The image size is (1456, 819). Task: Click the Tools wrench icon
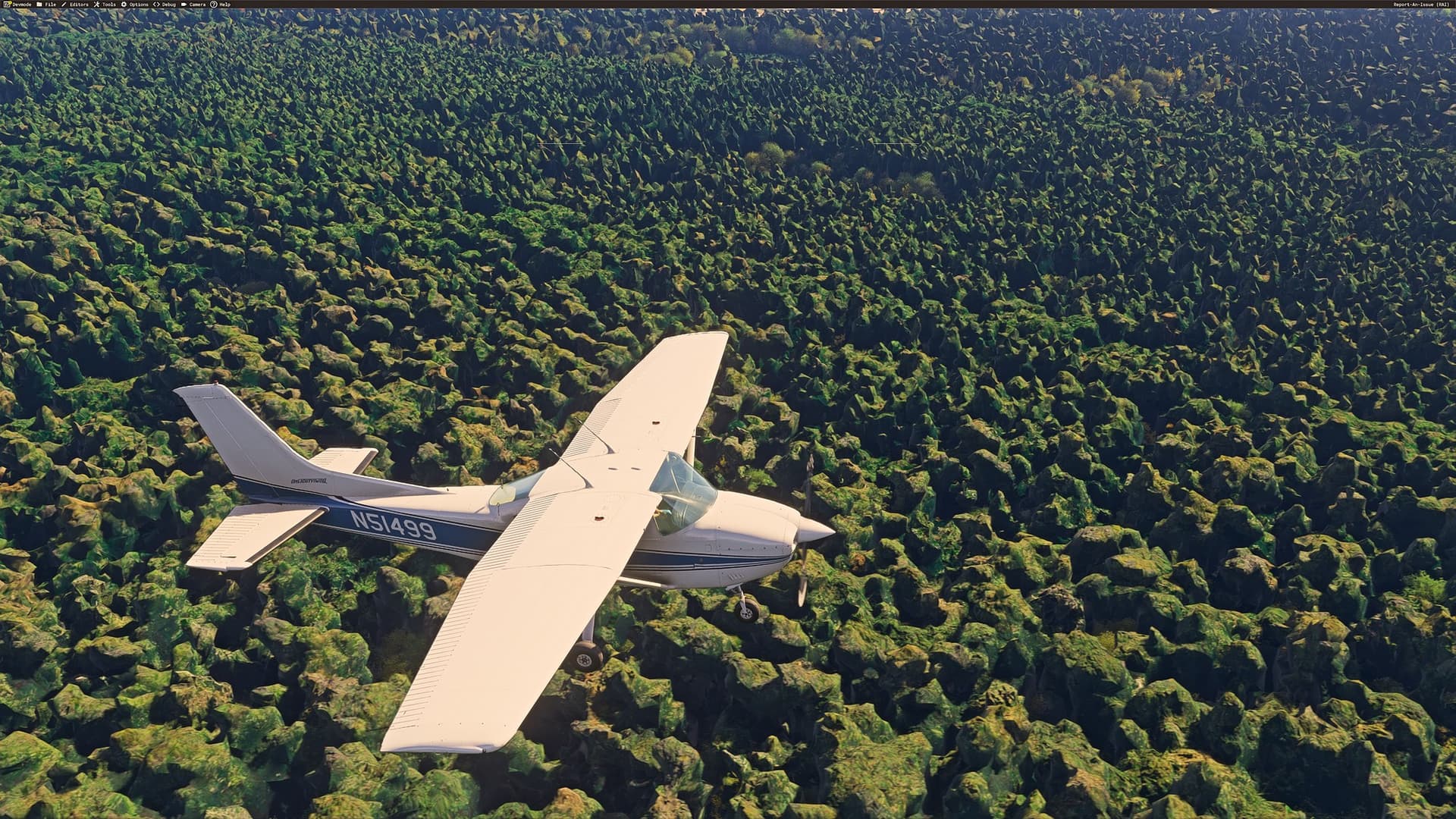click(x=97, y=4)
